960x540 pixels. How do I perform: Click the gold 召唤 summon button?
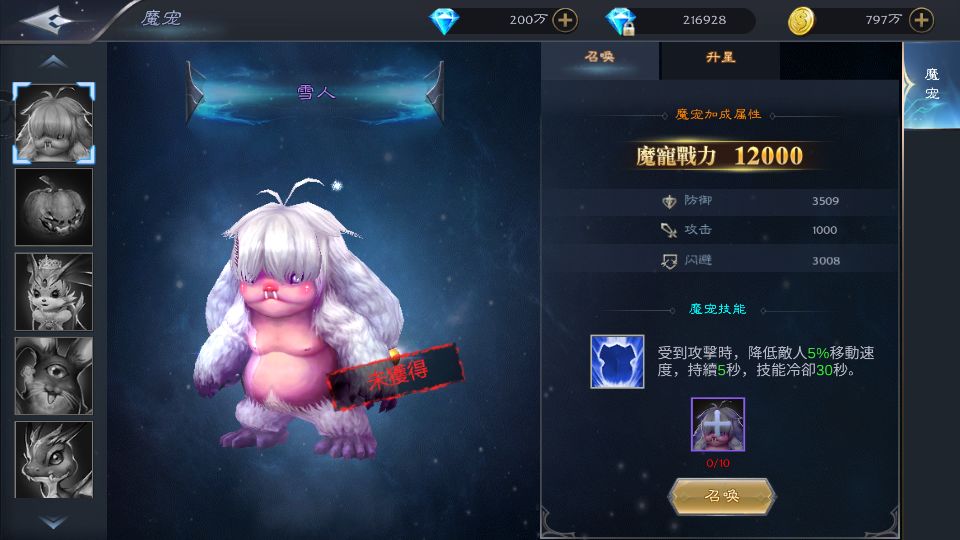coord(722,496)
